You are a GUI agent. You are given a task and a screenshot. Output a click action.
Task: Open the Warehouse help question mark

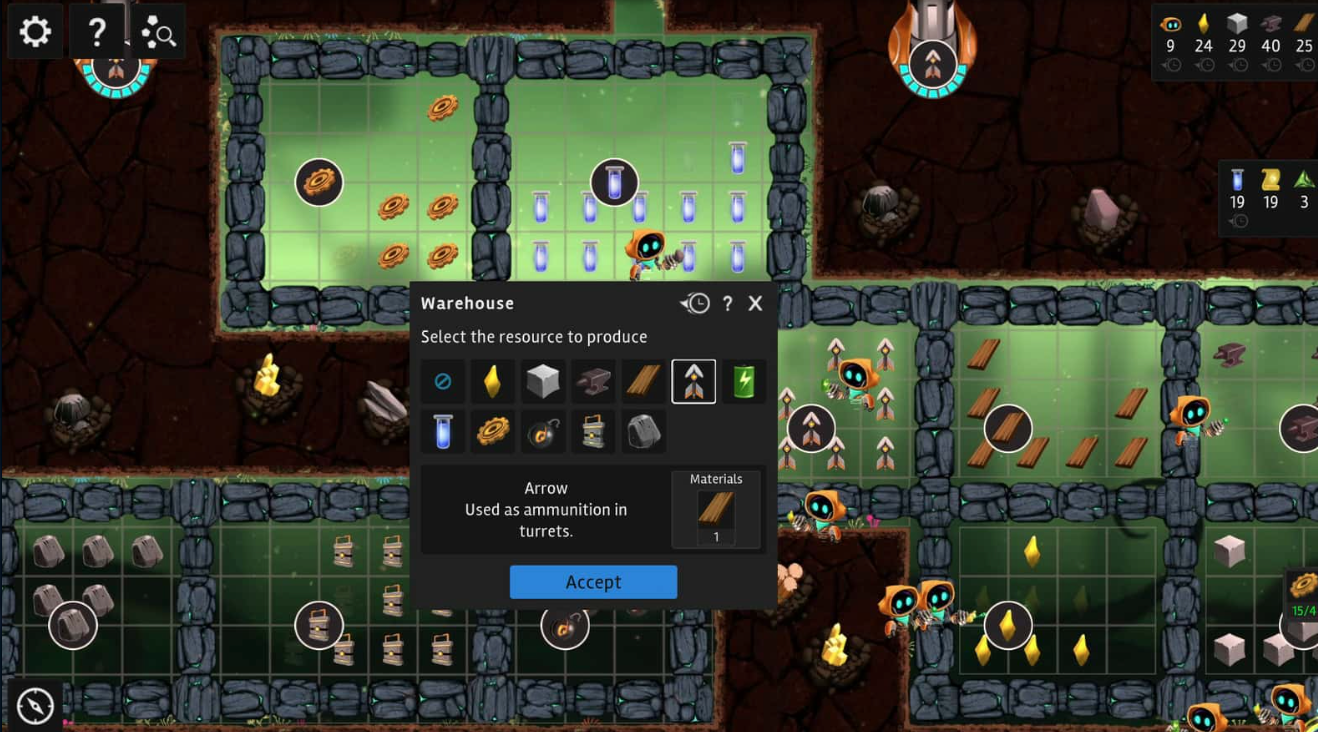click(727, 303)
